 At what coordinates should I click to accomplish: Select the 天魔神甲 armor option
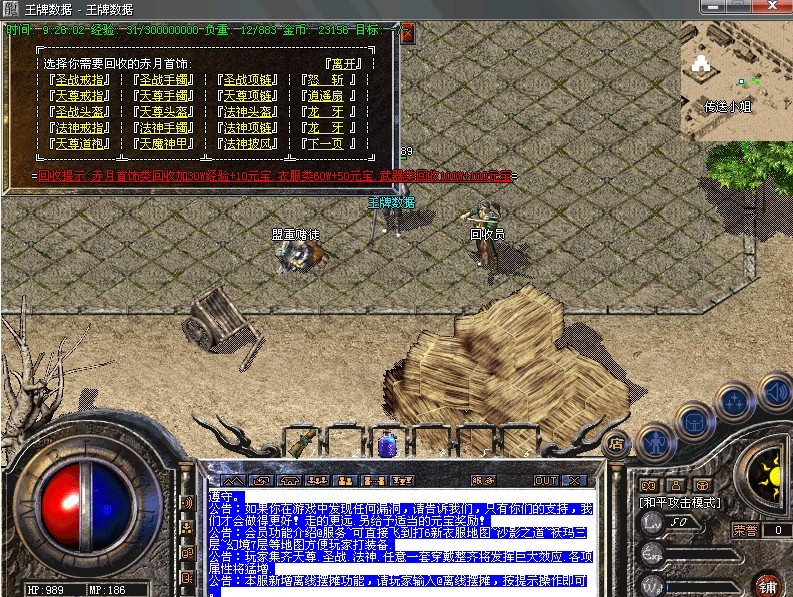(165, 143)
